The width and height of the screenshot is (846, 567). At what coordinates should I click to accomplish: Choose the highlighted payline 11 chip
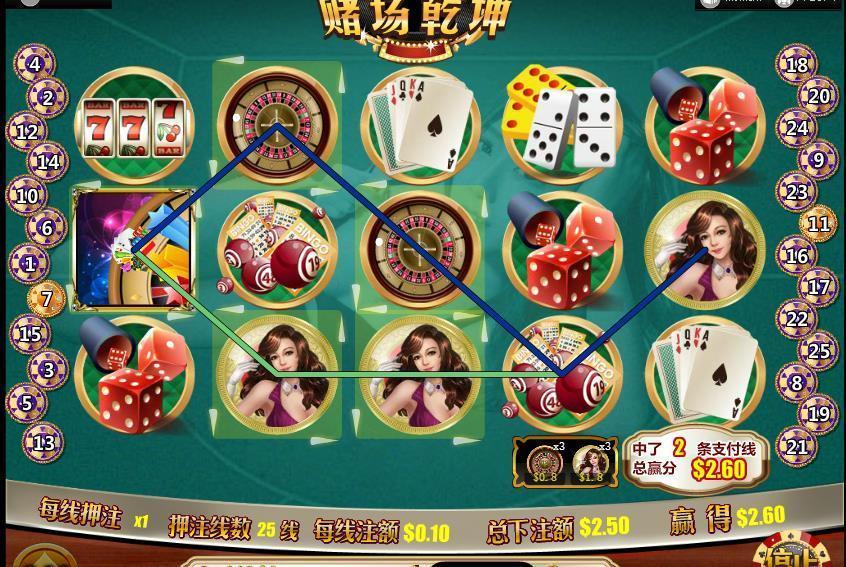[x=818, y=224]
